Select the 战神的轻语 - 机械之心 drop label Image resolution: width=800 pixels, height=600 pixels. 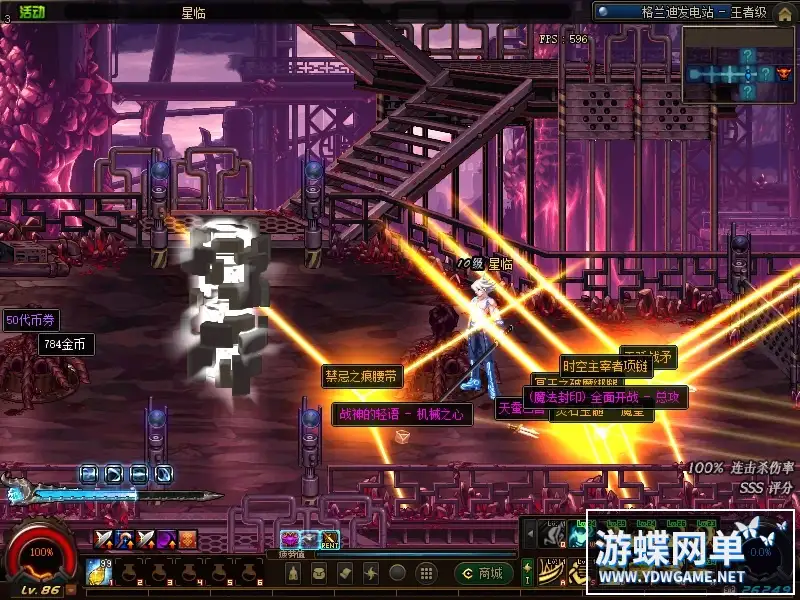(x=402, y=414)
